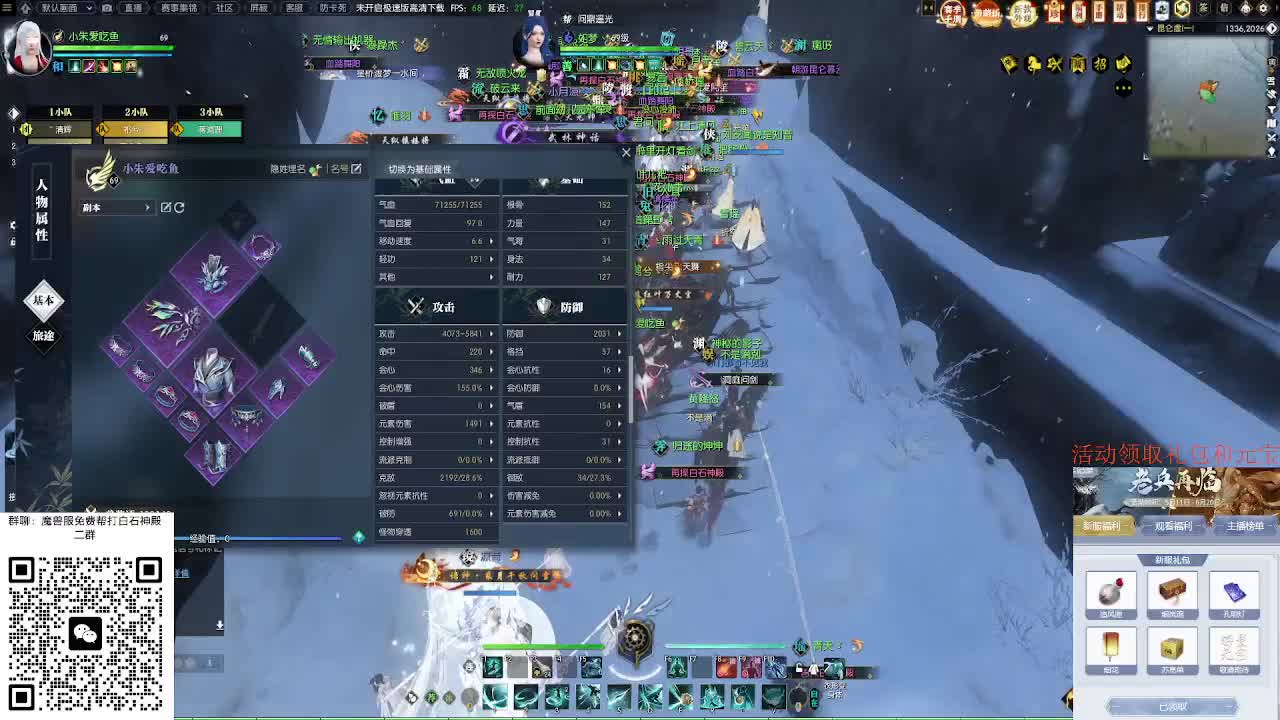Toggle 隐姓埋名 in the character panel

315,170
